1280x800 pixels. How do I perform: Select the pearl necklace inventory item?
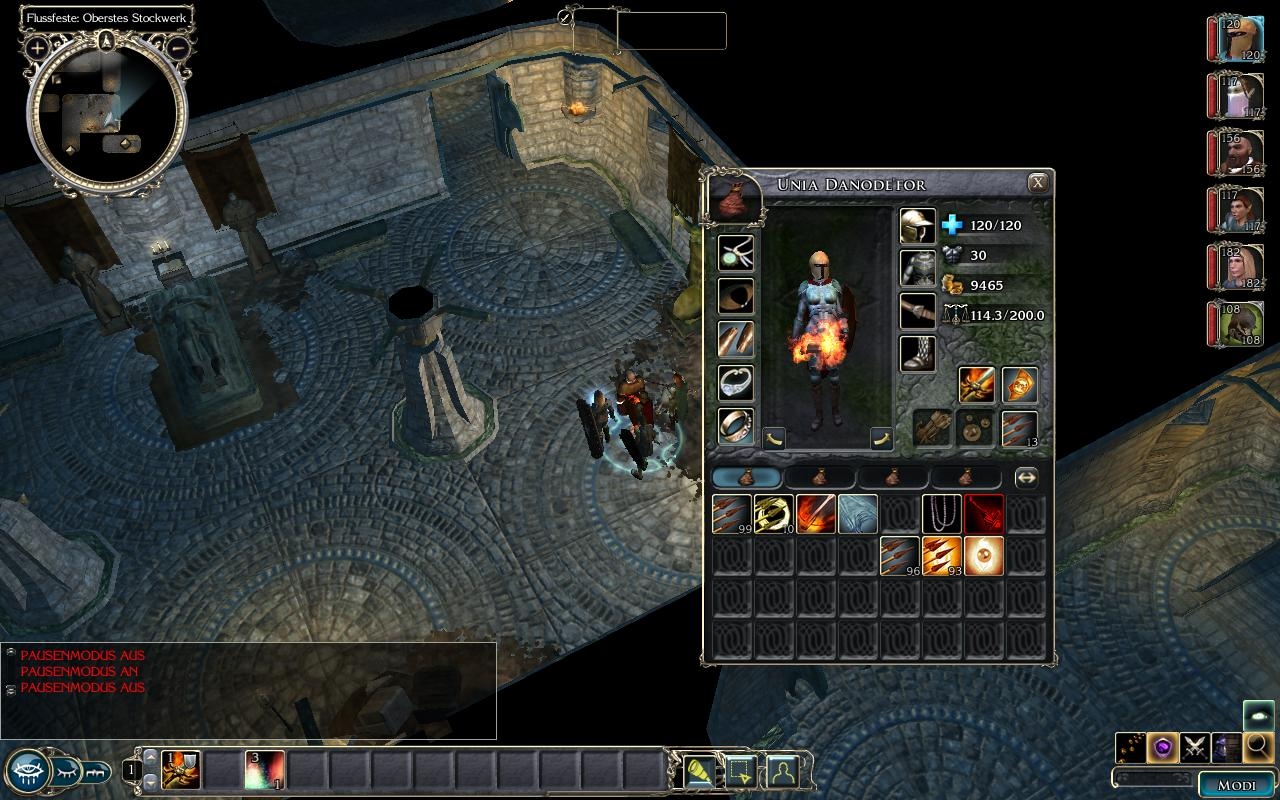click(x=941, y=514)
